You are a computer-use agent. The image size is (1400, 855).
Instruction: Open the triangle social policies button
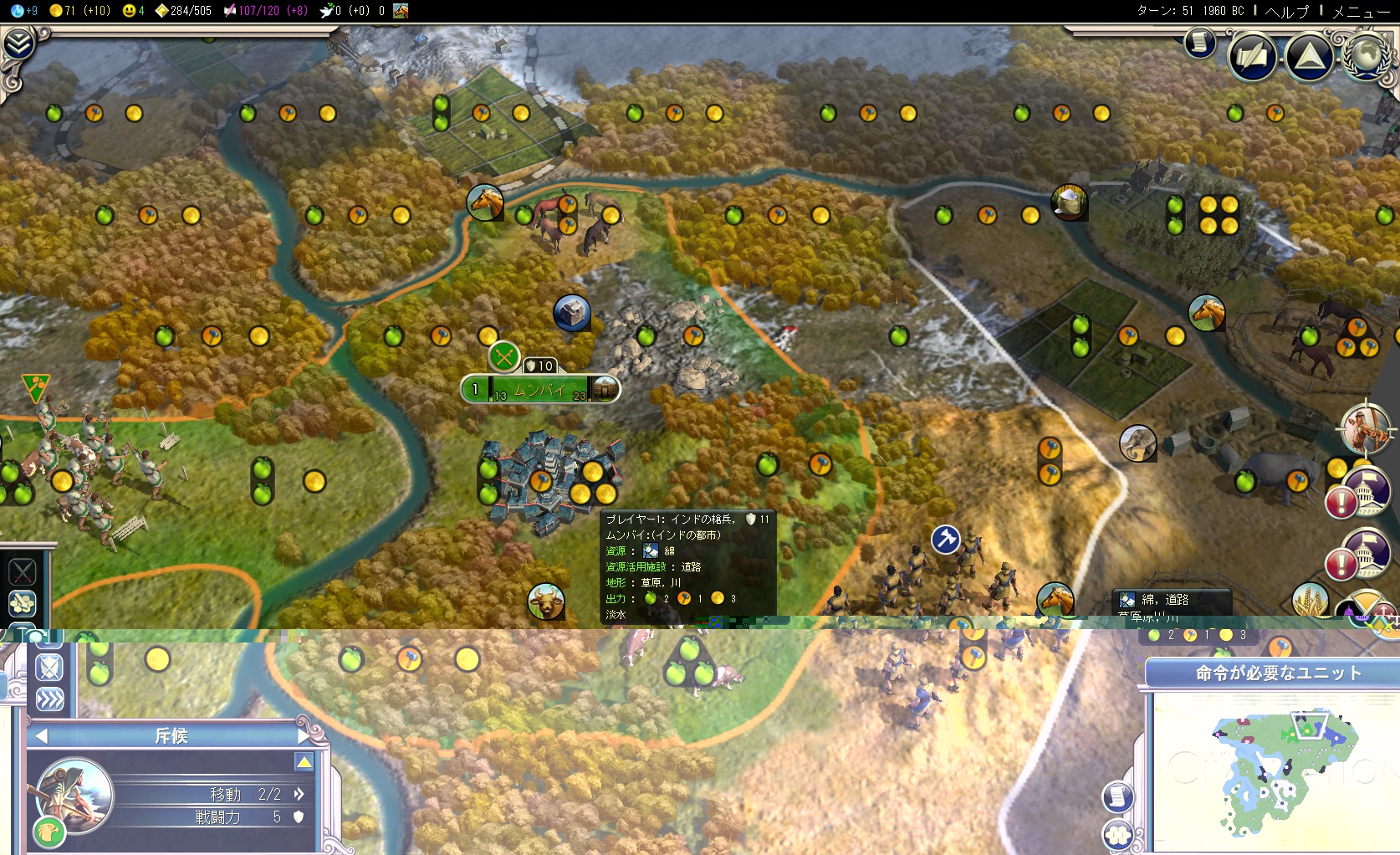click(1309, 56)
